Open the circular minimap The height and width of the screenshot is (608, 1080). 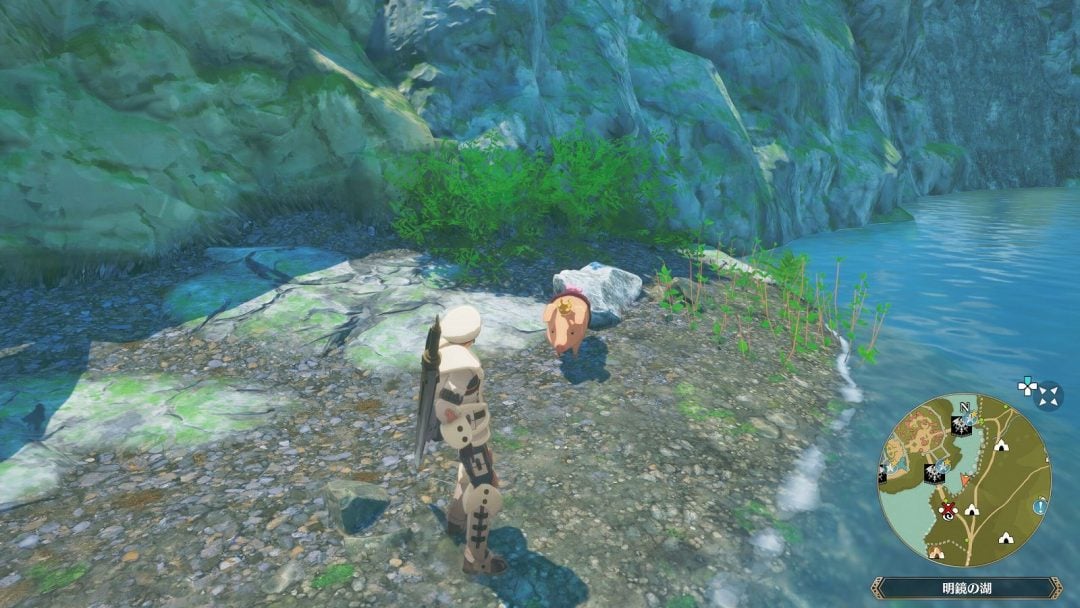pos(963,481)
